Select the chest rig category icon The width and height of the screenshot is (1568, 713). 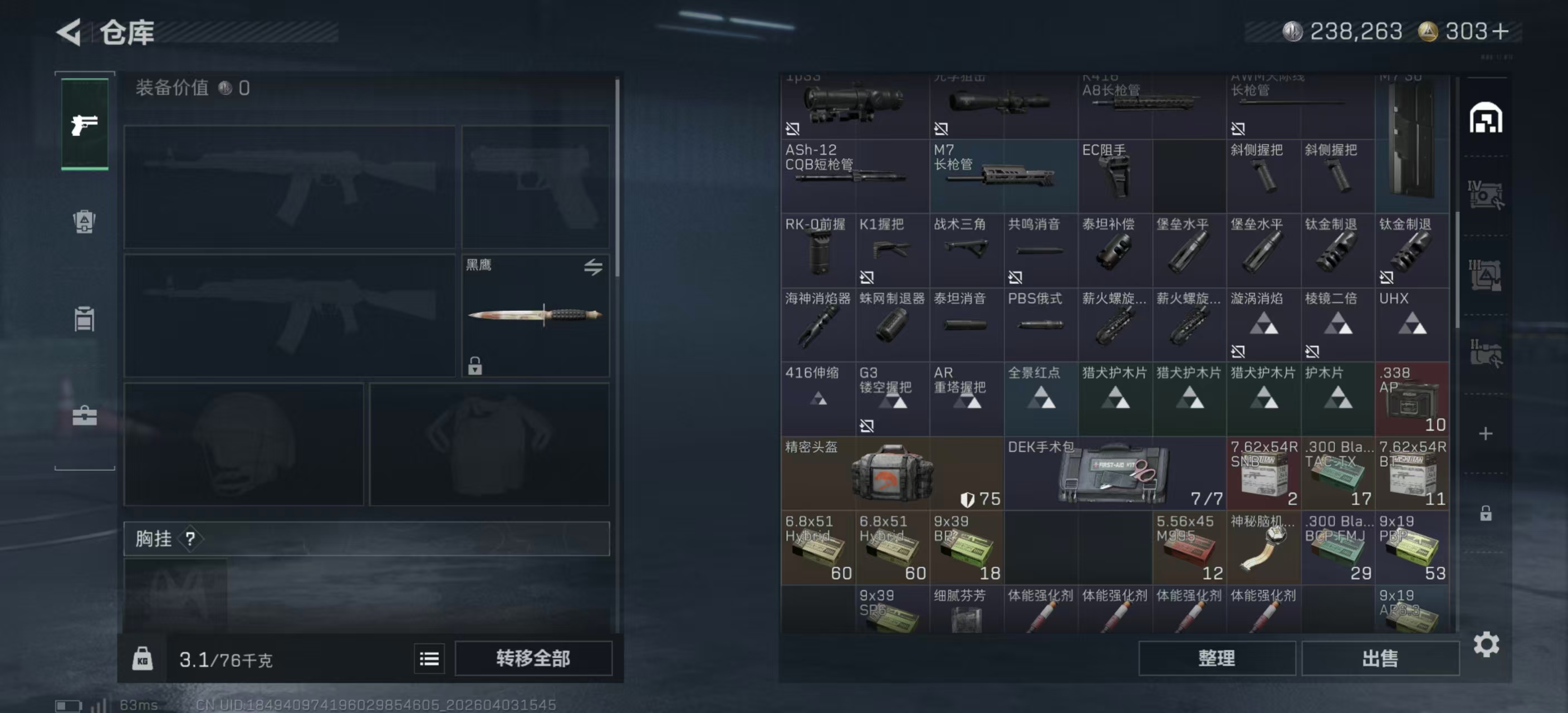tap(84, 319)
